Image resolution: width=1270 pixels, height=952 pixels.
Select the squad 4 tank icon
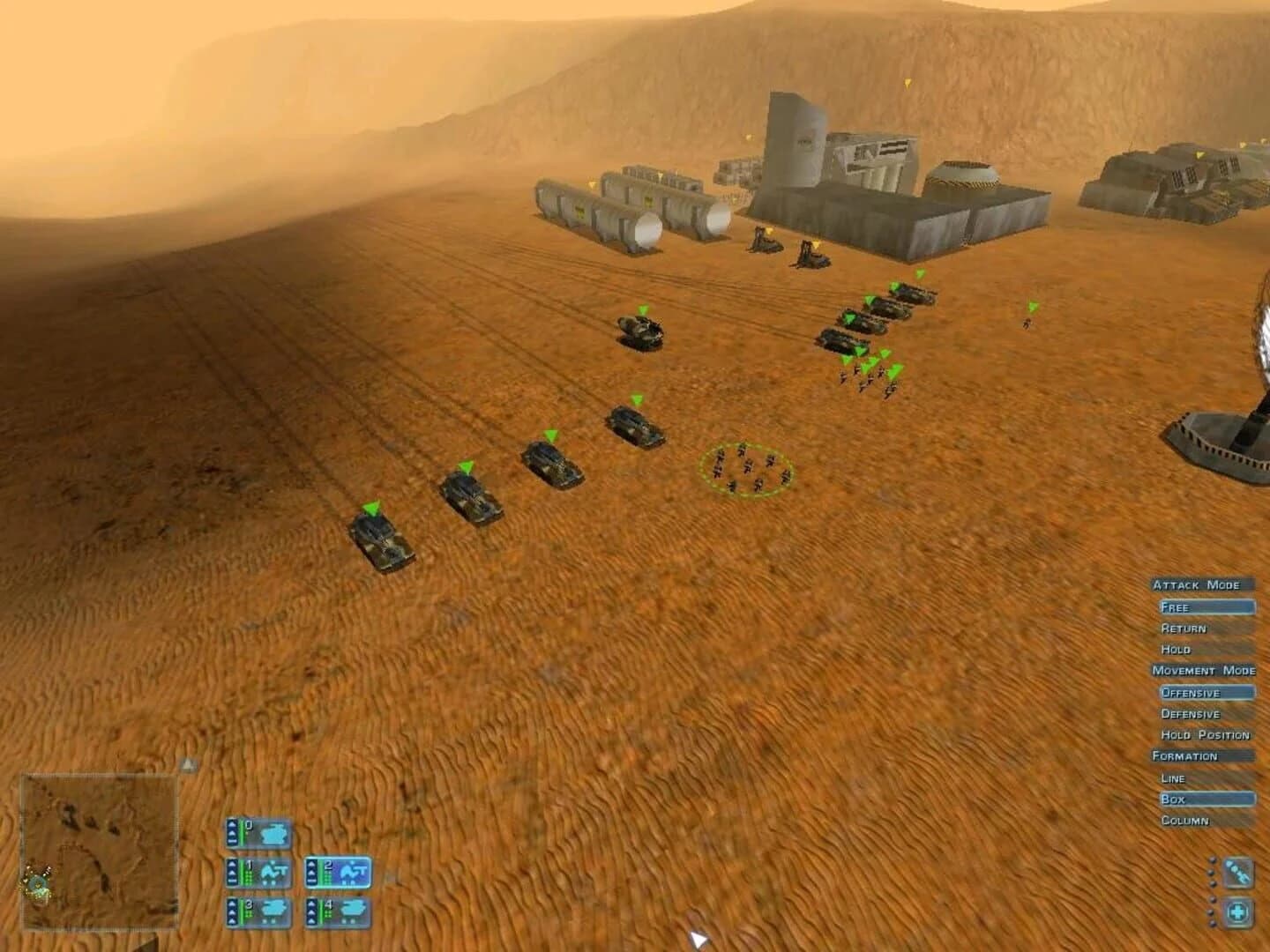353,910
